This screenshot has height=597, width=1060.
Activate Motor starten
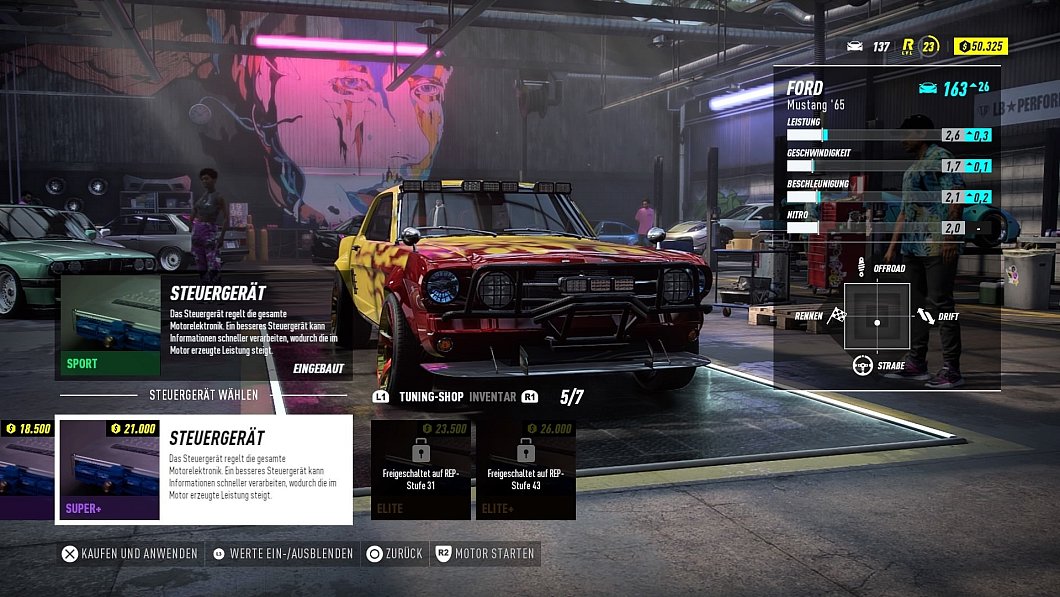tap(485, 553)
